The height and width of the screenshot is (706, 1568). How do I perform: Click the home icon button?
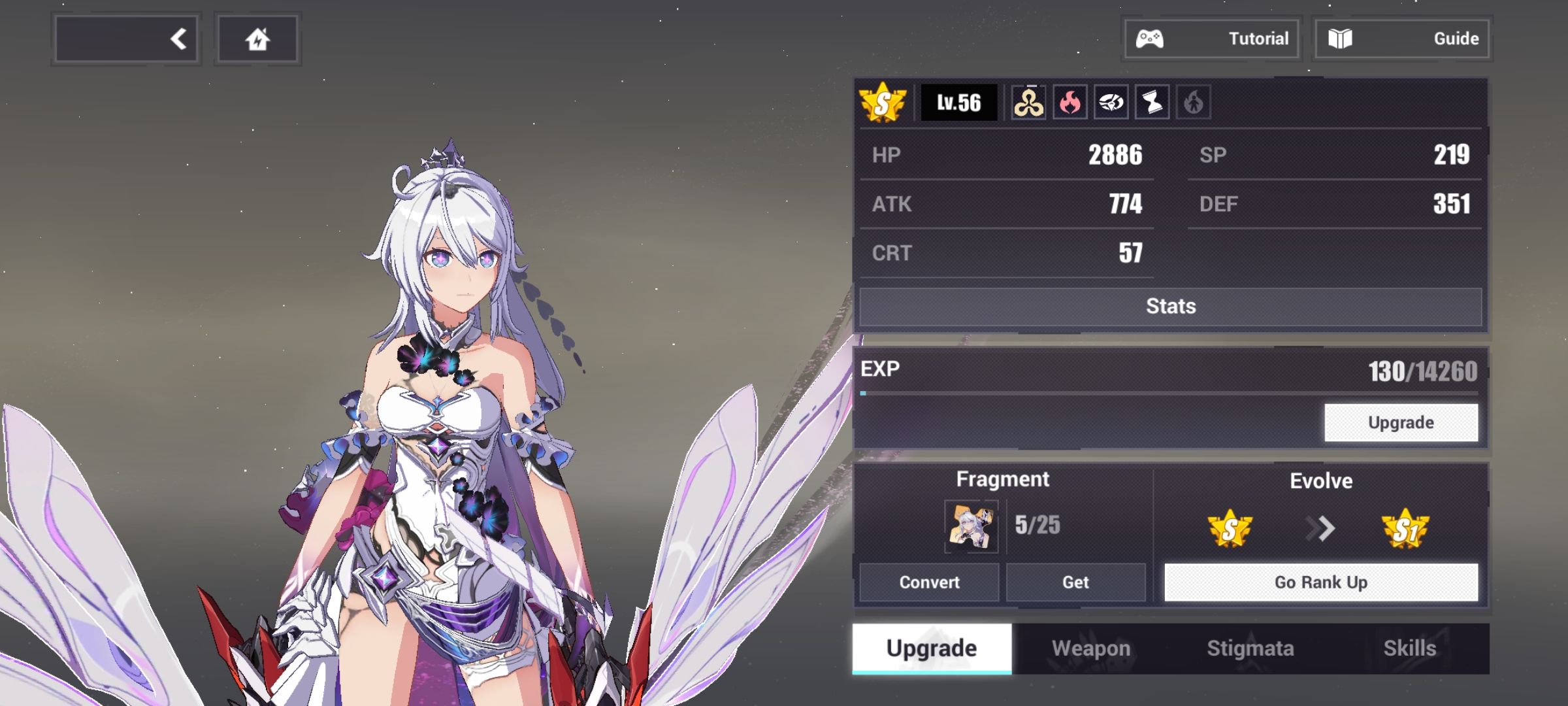(257, 38)
